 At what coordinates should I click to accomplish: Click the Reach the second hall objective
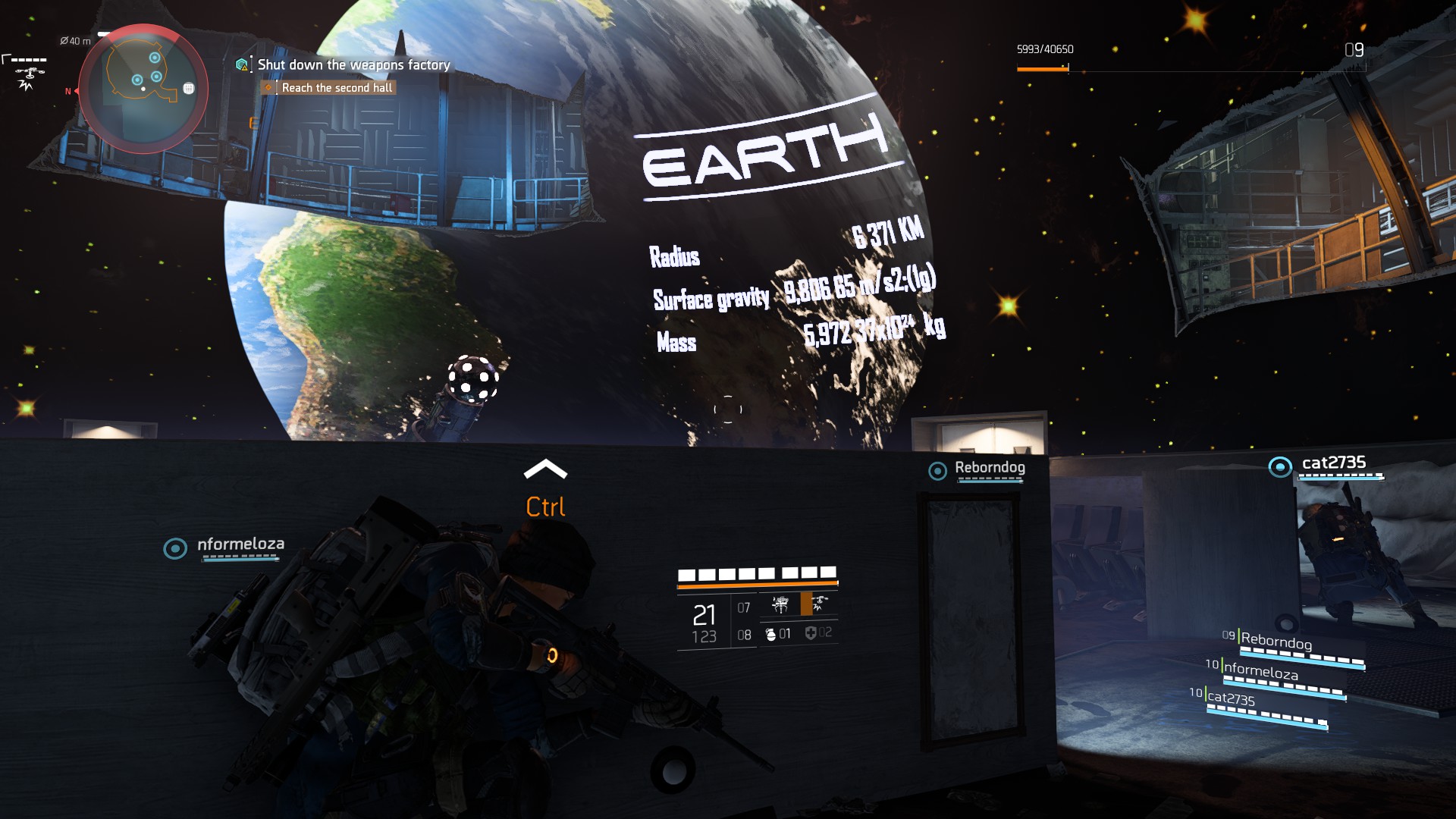coord(337,88)
